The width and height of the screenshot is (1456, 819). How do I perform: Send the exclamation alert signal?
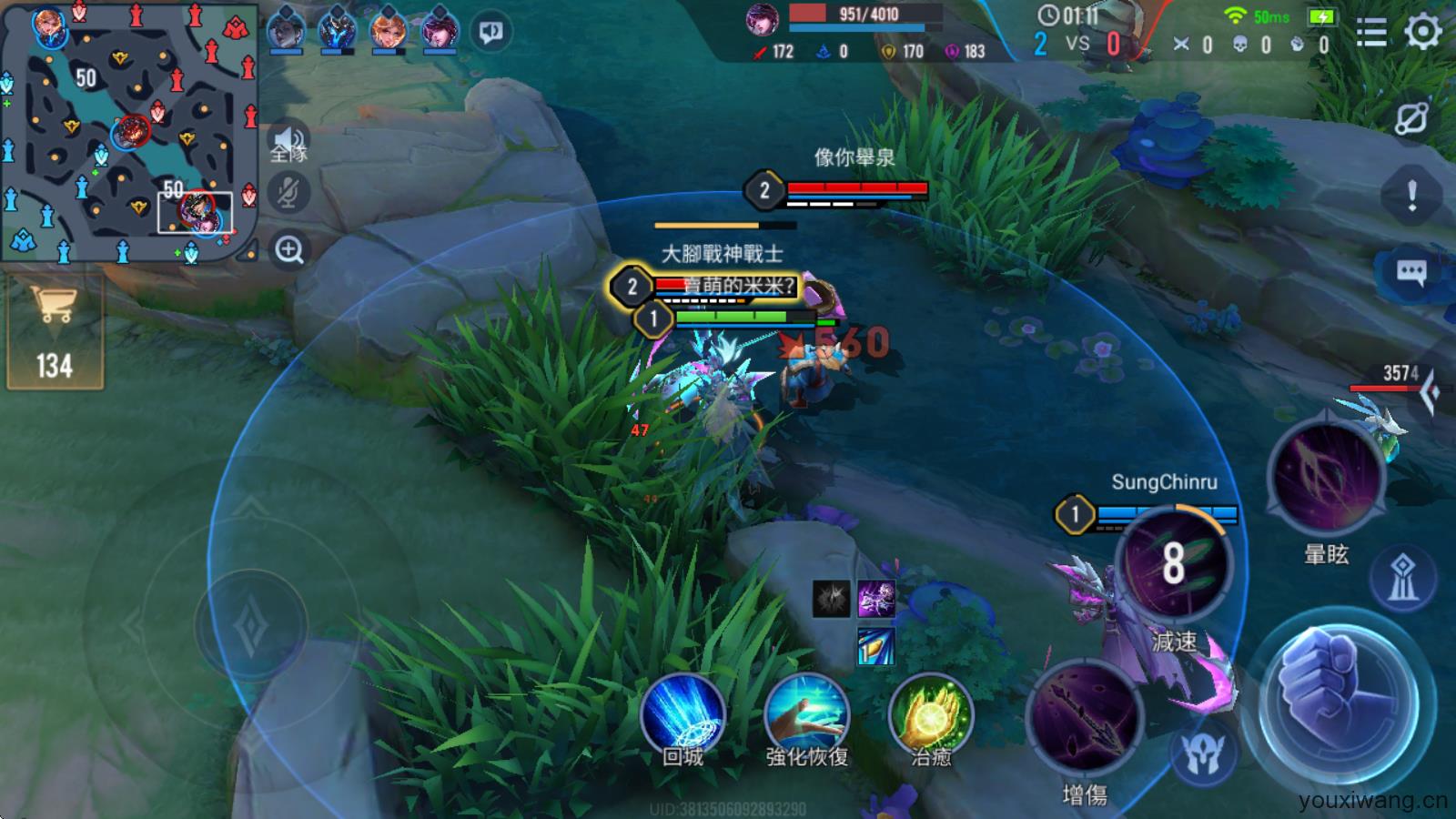tap(1411, 194)
